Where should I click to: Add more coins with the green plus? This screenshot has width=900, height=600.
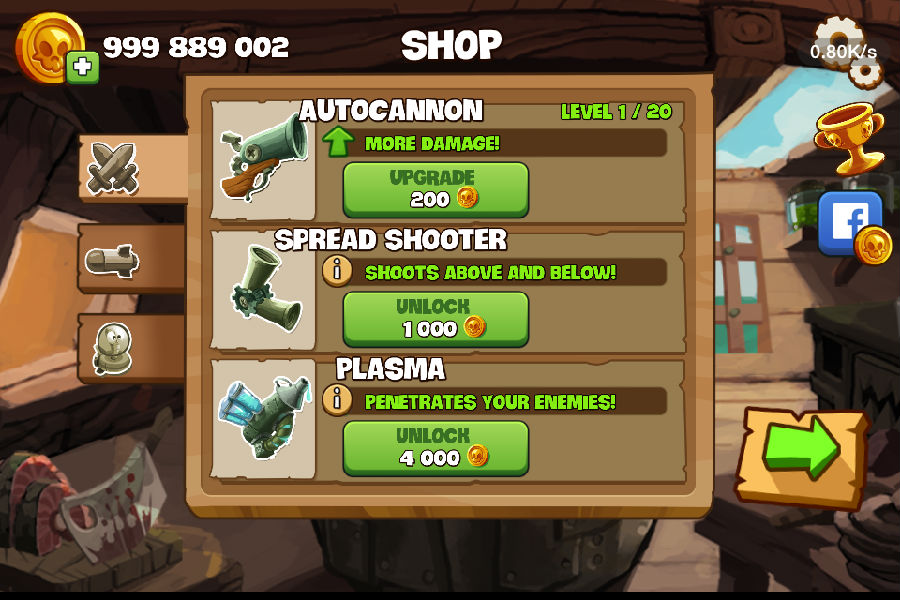pos(83,68)
